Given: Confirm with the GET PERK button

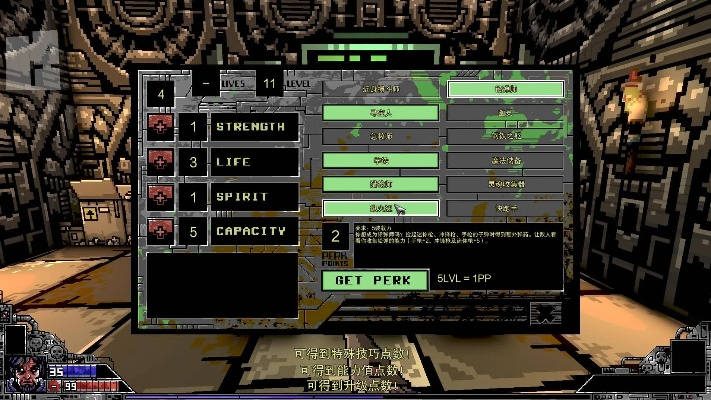Looking at the screenshot, I should click(373, 280).
